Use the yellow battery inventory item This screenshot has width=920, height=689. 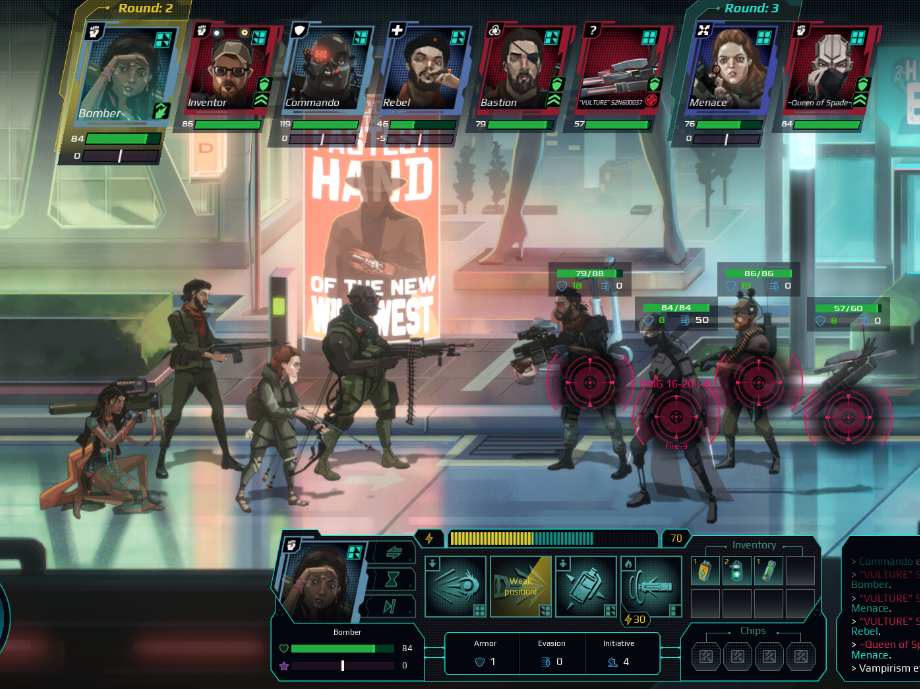(705, 571)
